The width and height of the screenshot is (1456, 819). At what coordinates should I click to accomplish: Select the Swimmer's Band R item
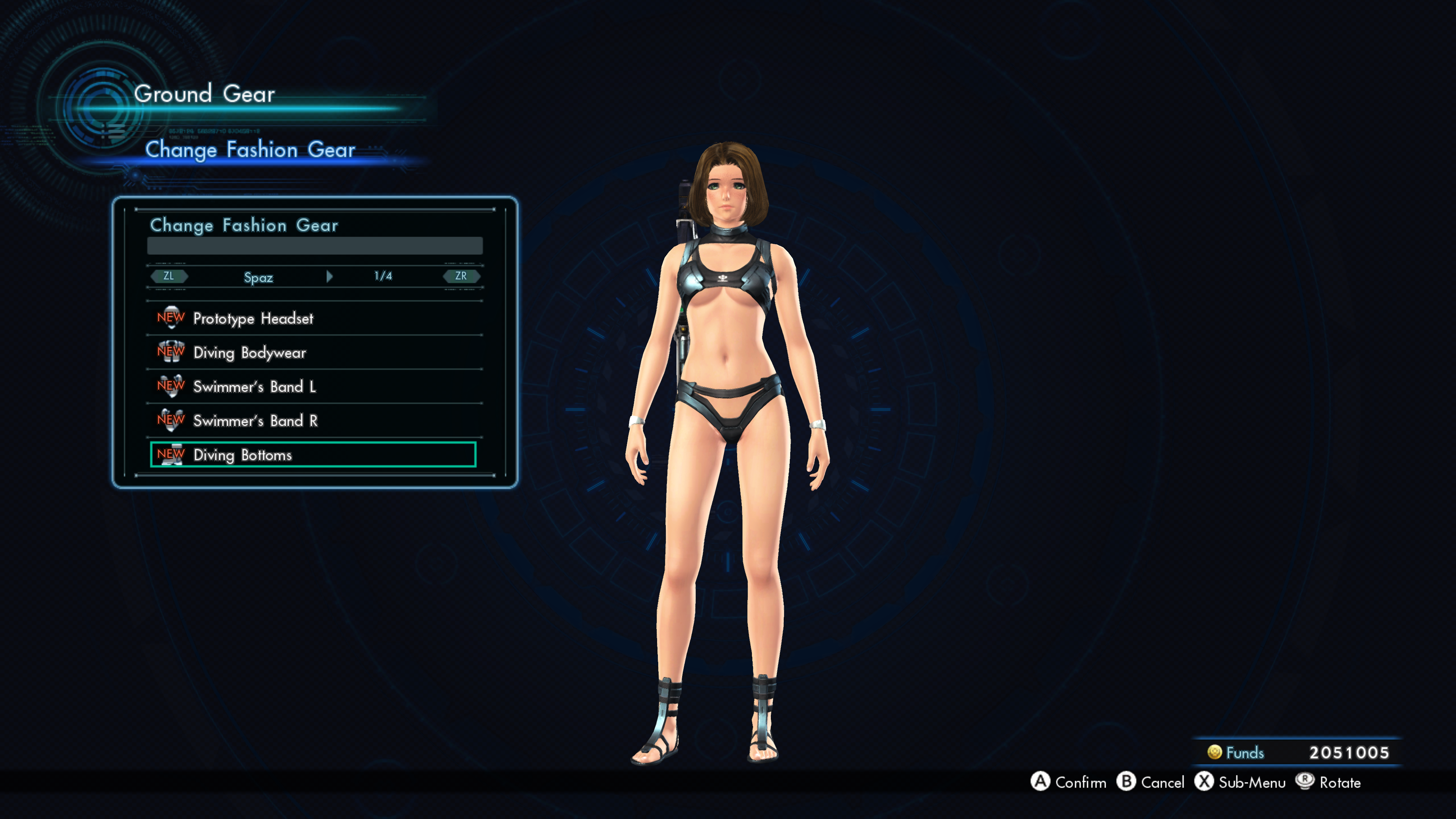tap(256, 420)
